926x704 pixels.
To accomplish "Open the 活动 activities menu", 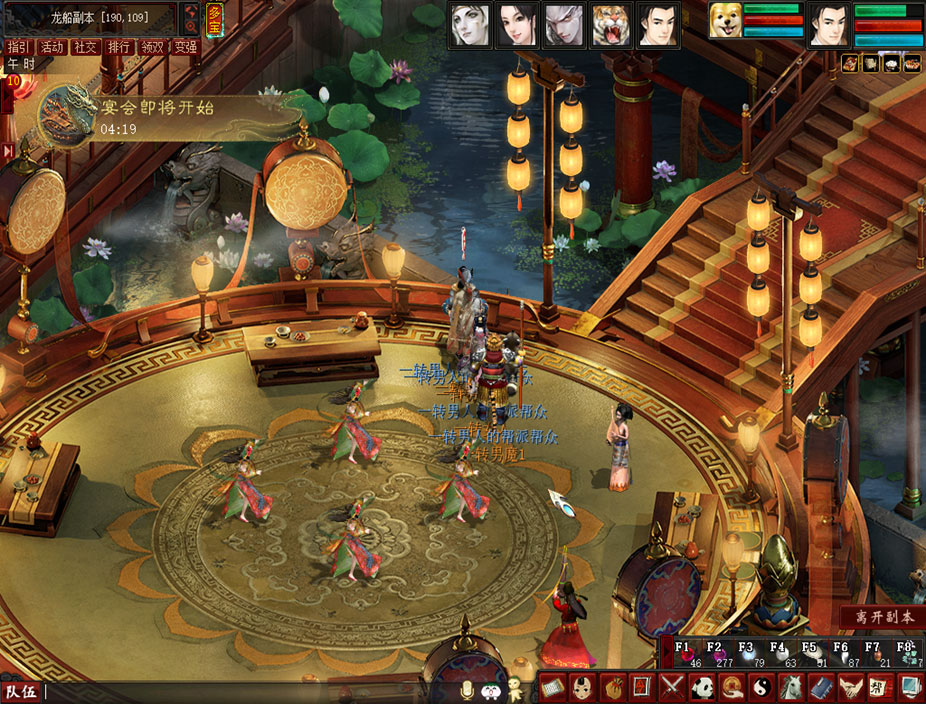I will pyautogui.click(x=52, y=47).
